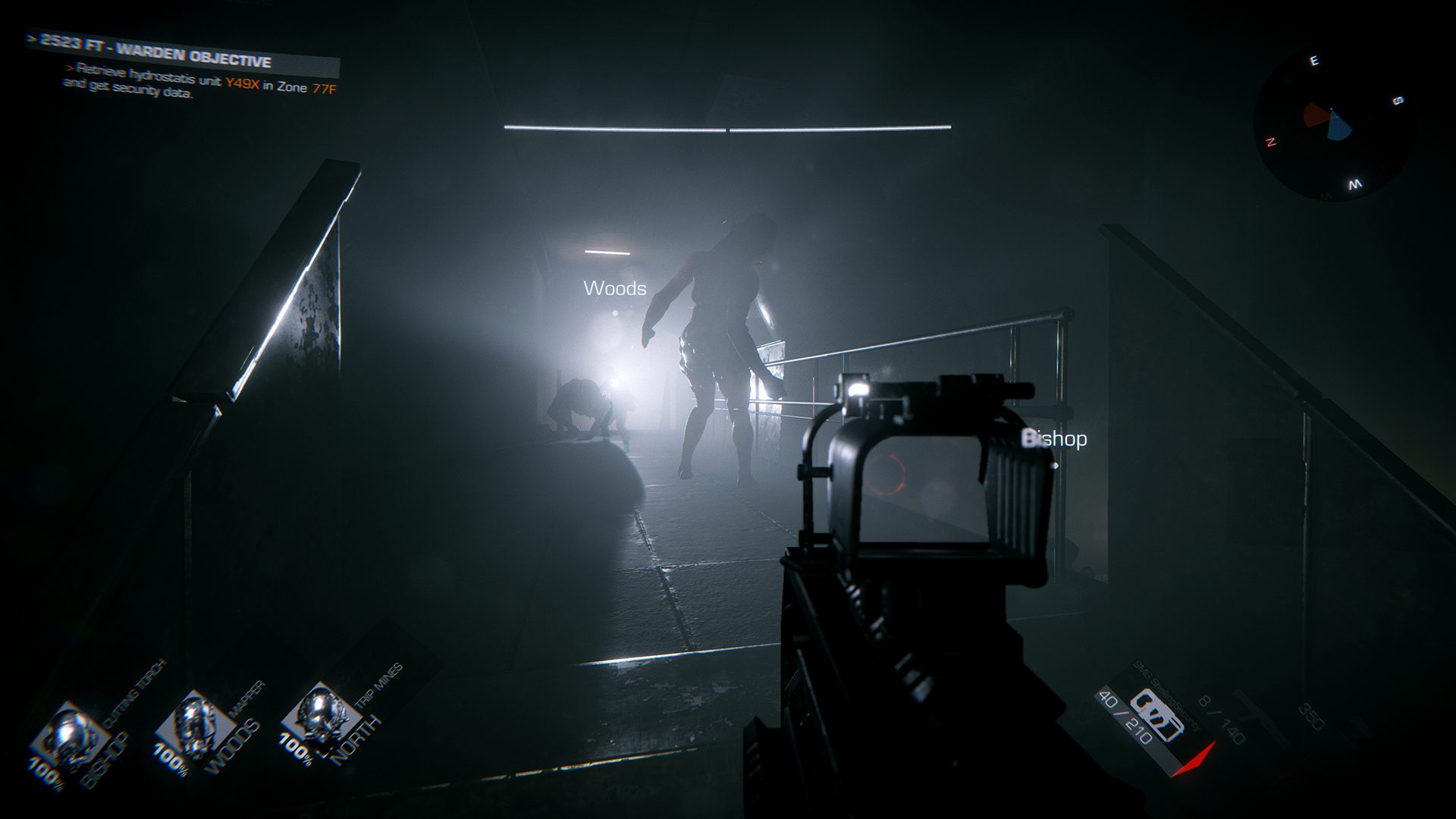Click the Bishop player nametag

(1055, 438)
